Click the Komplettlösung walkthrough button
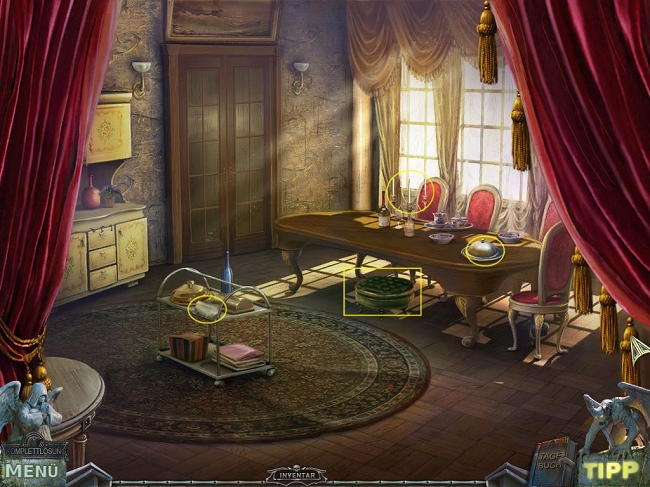The image size is (650, 487). click(x=33, y=450)
